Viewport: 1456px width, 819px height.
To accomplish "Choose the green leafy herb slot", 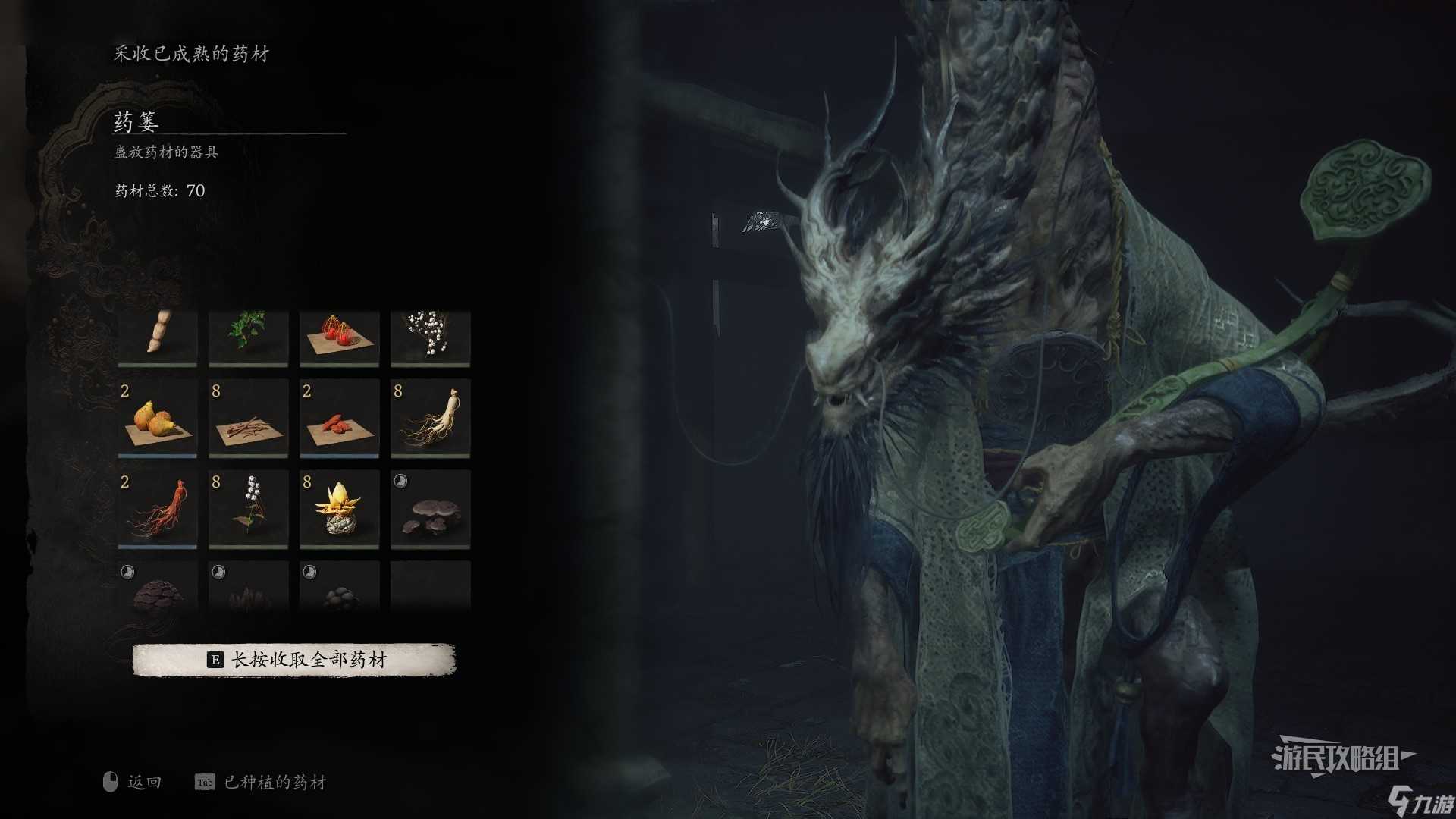I will coord(249,337).
